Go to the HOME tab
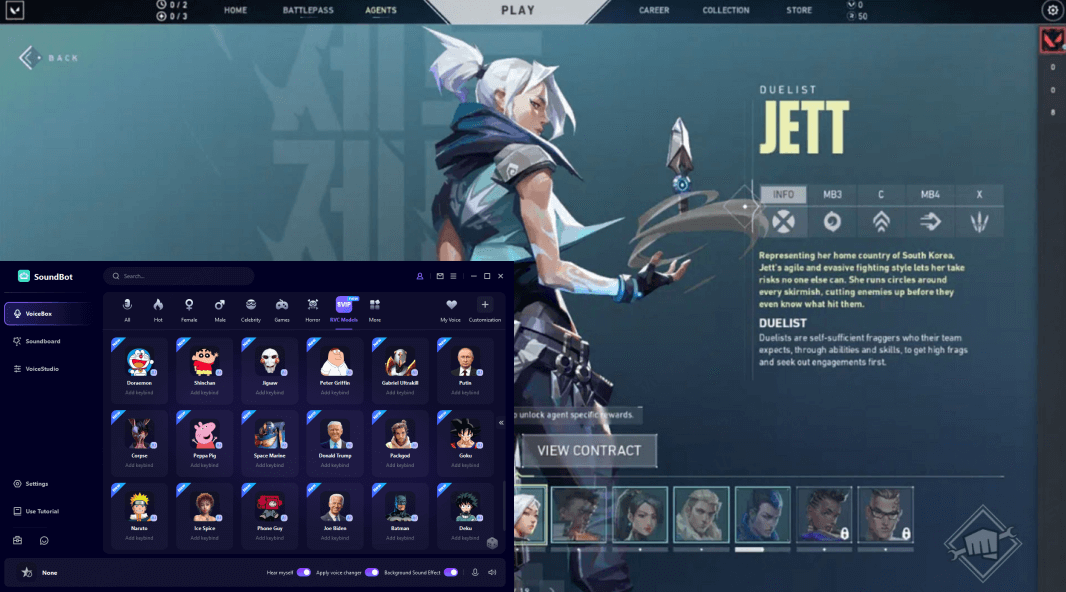This screenshot has height=592, width=1066. click(236, 10)
